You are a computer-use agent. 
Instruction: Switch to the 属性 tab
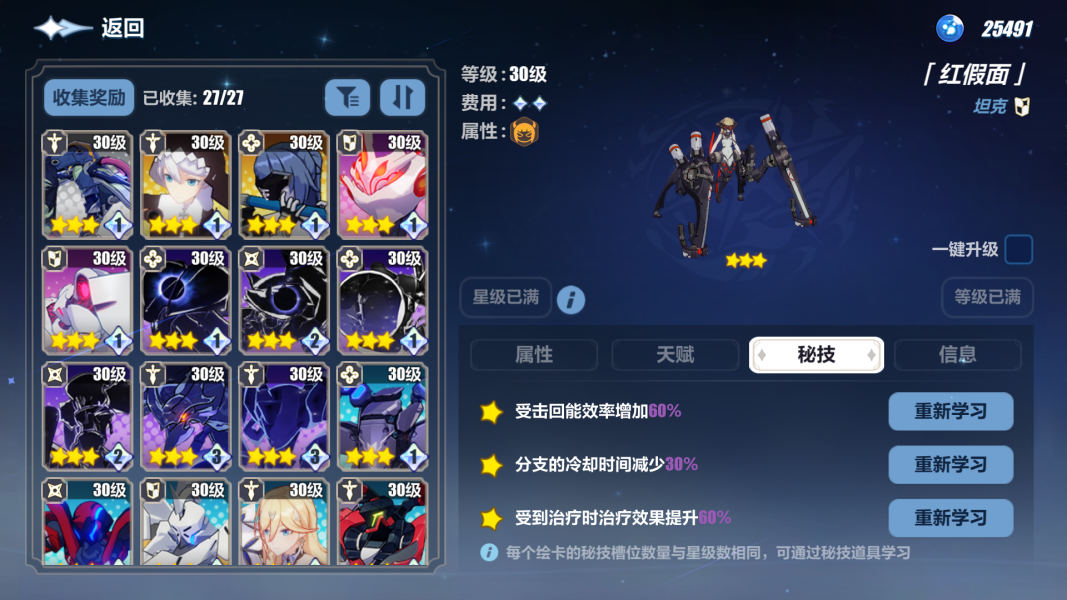(534, 355)
